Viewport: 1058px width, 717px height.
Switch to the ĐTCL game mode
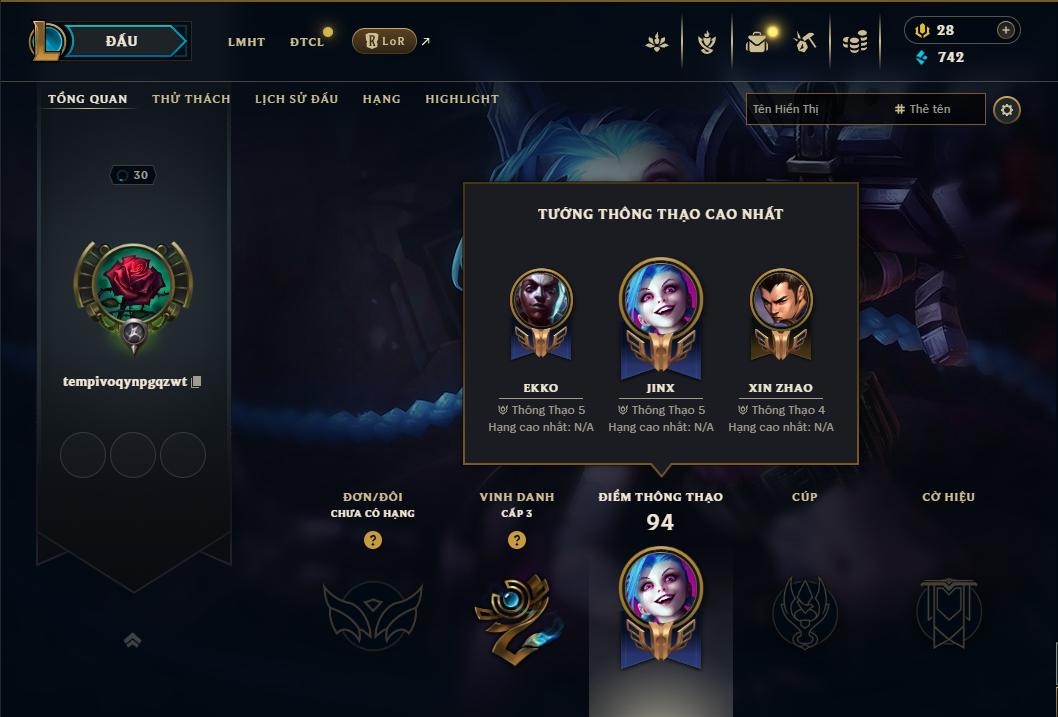coord(307,42)
